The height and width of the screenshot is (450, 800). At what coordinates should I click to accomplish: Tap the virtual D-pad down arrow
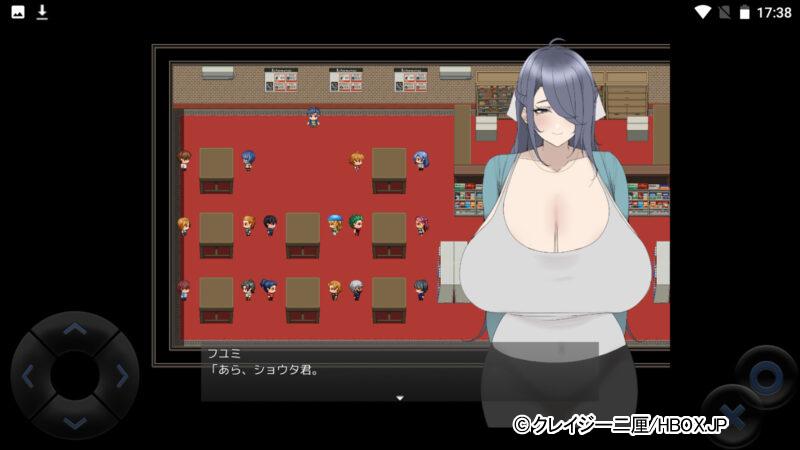pos(74,422)
